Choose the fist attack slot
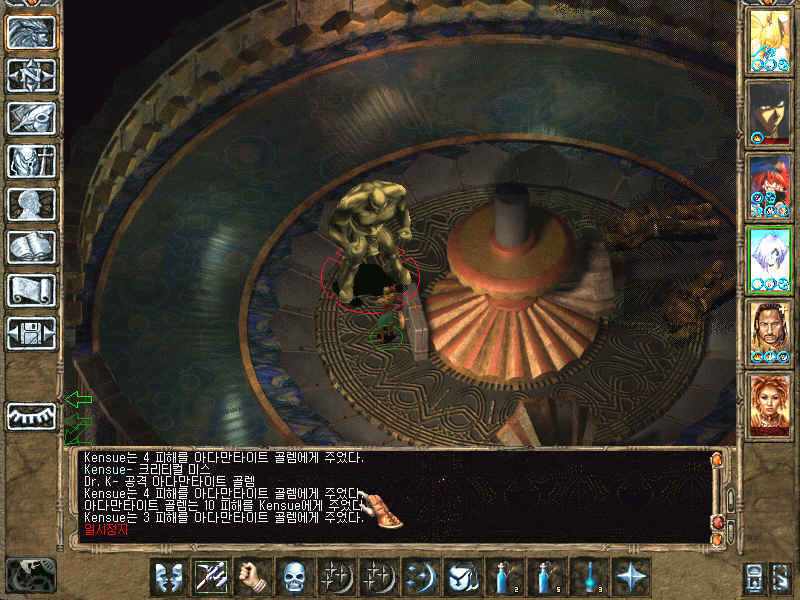800x600 pixels. click(x=254, y=577)
